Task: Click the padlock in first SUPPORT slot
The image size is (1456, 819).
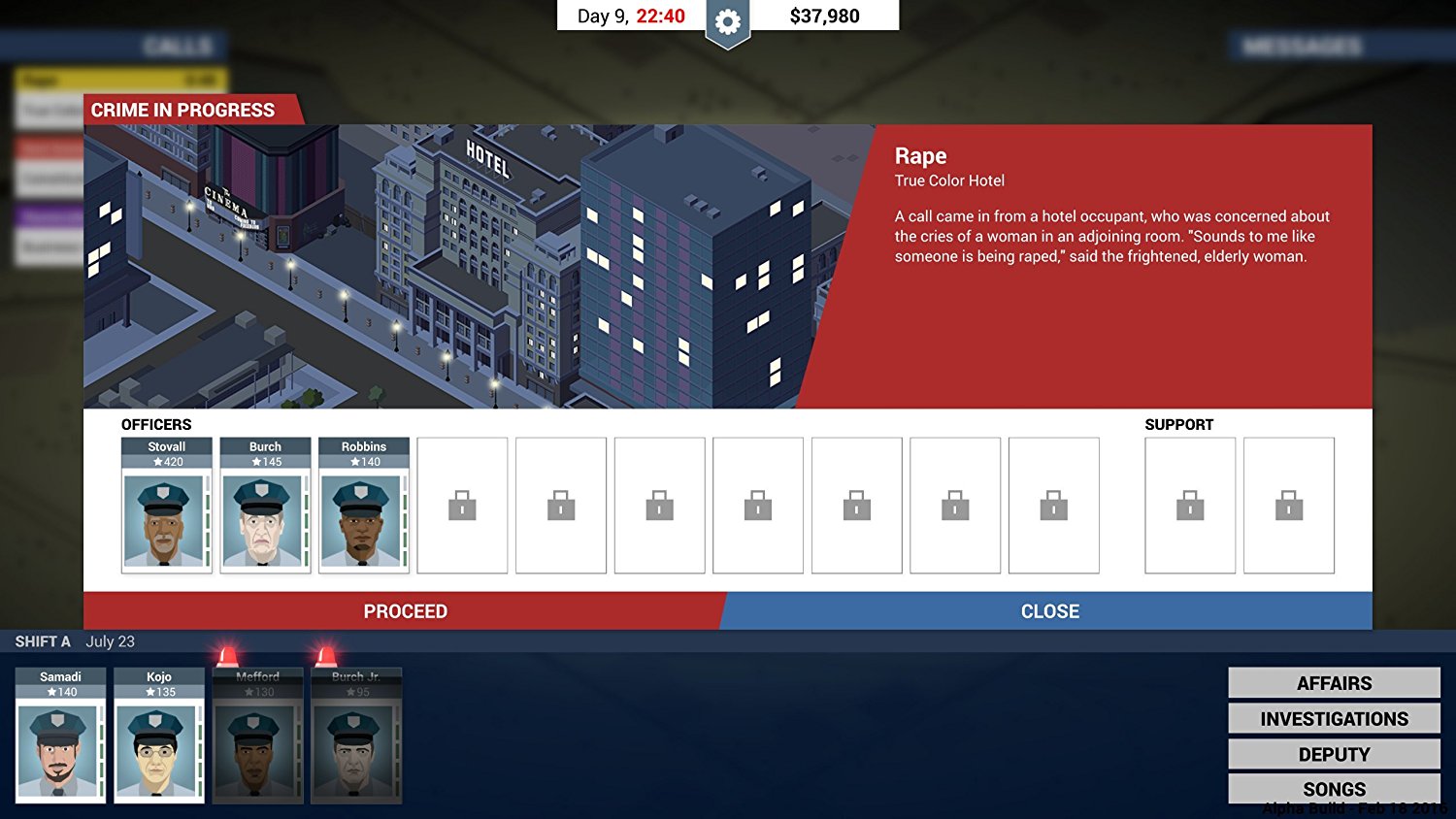Action: [1190, 506]
